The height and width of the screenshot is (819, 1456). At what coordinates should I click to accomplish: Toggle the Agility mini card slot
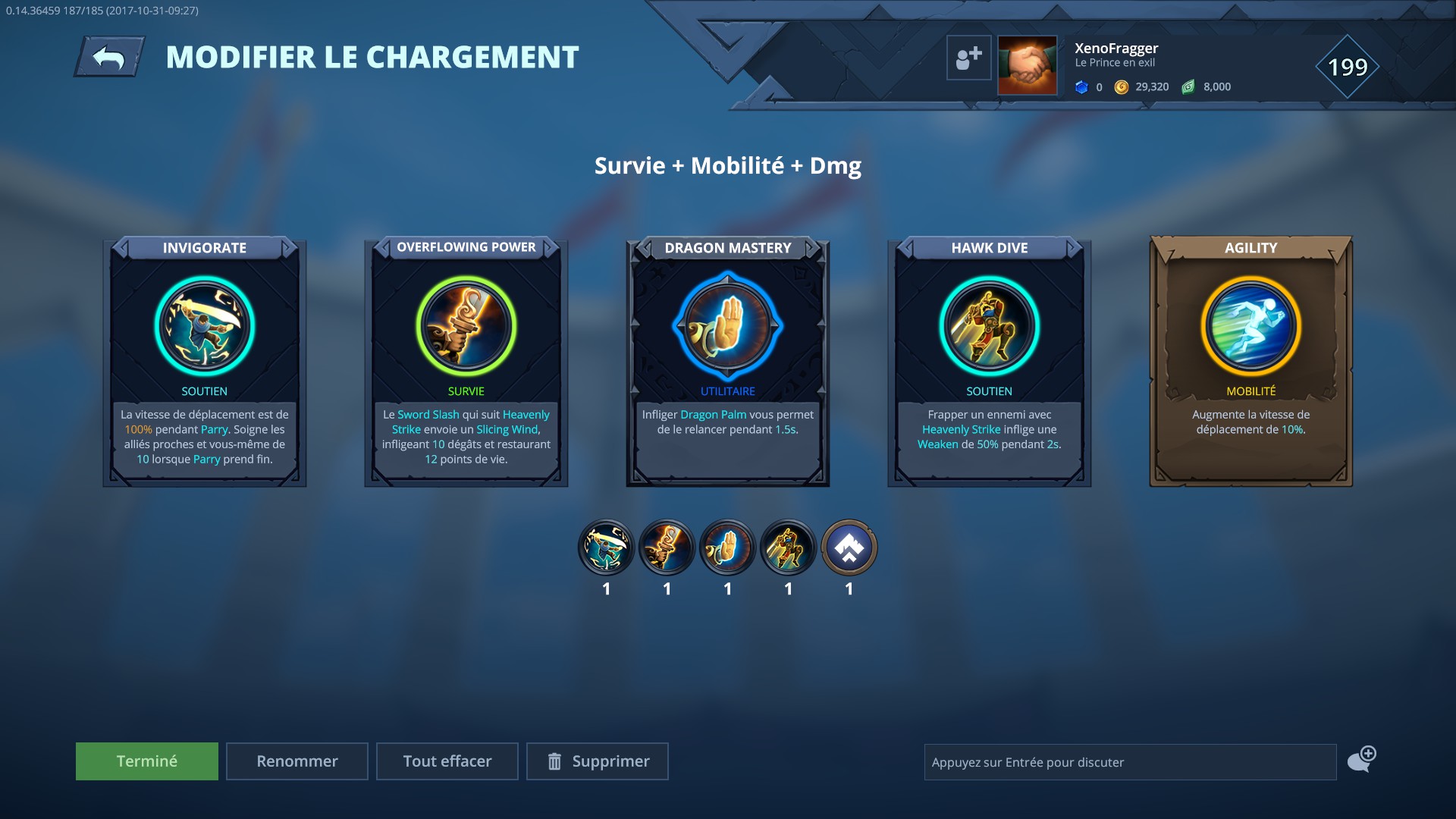(x=849, y=546)
